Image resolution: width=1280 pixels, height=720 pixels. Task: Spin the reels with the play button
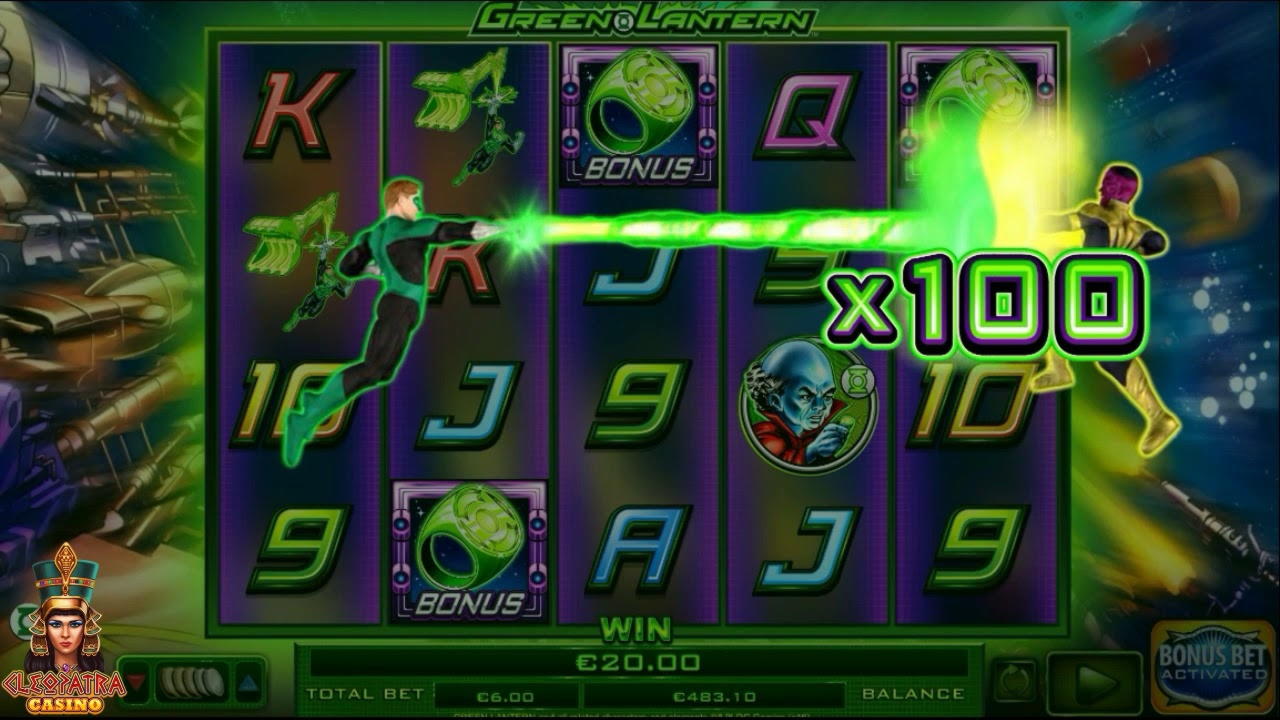[x=1094, y=684]
